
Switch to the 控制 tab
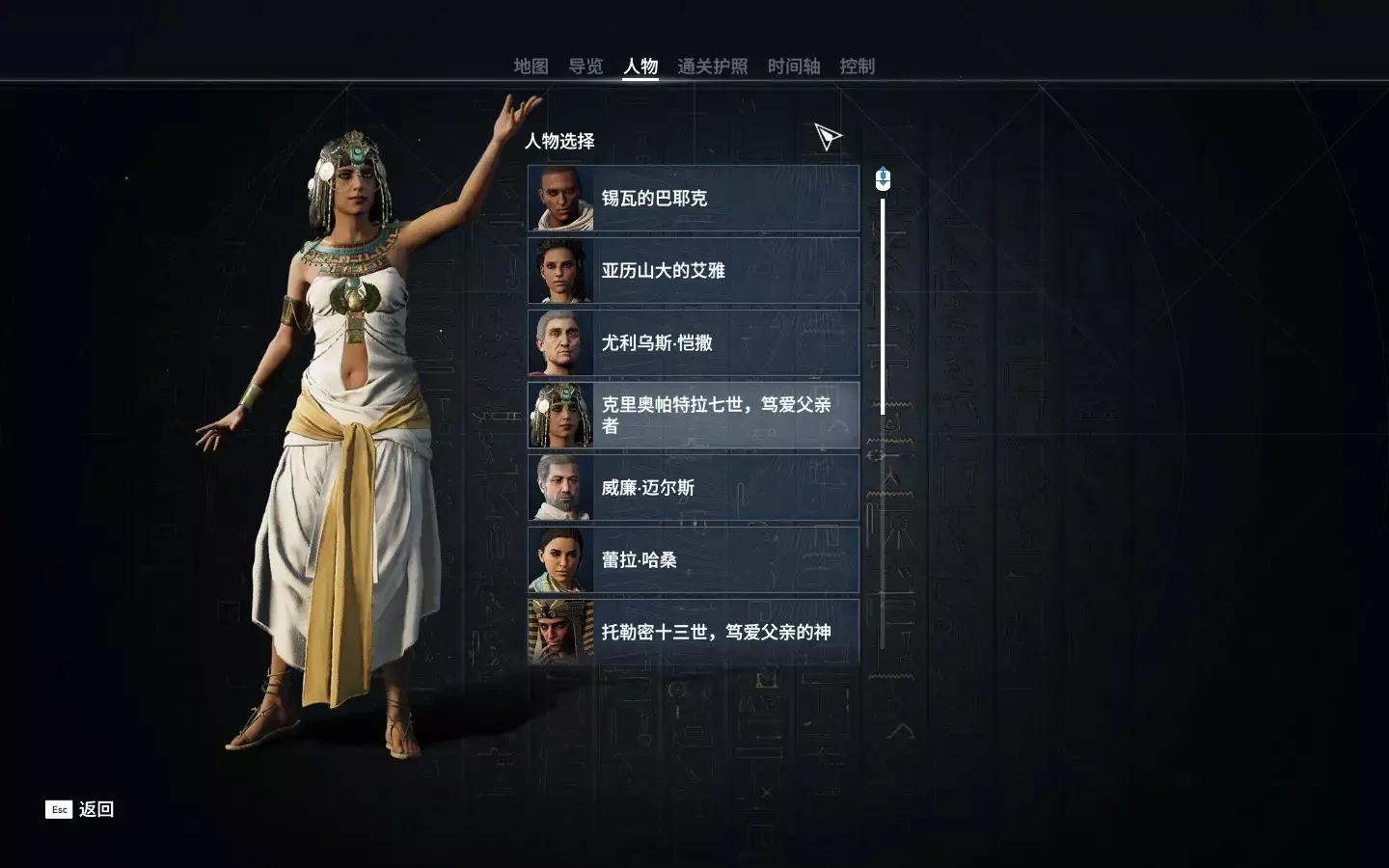pos(858,67)
